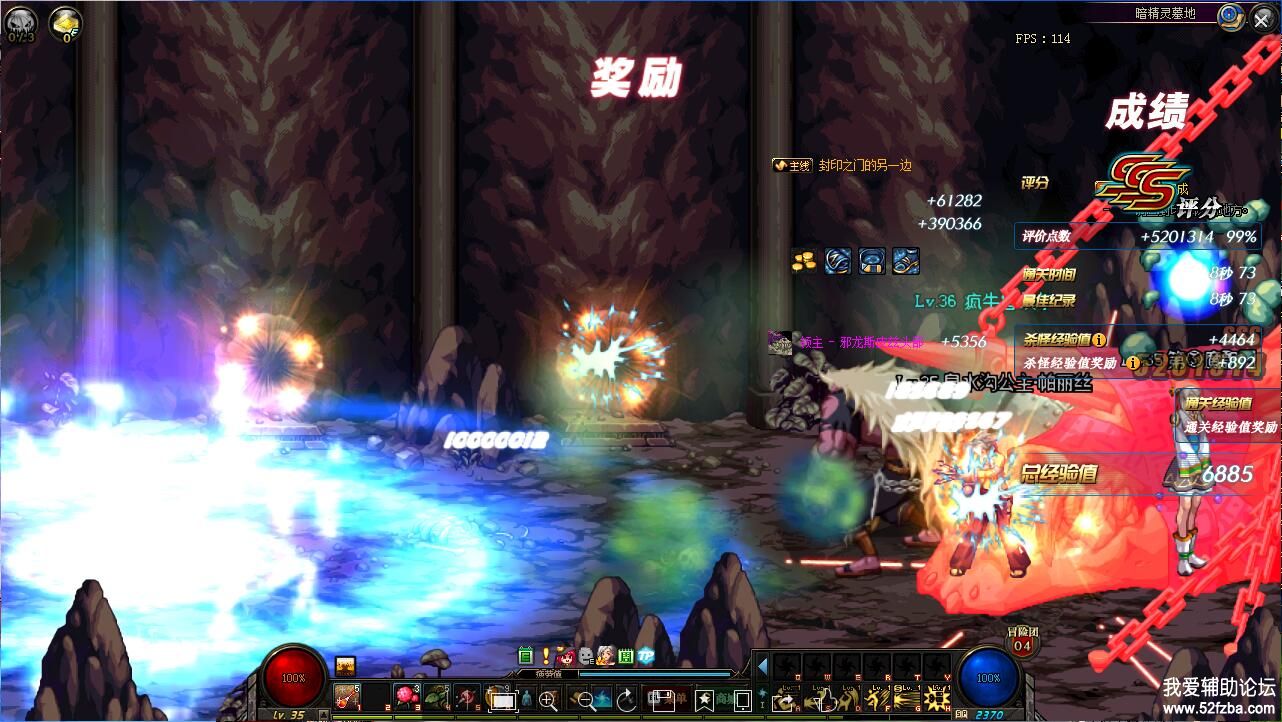Click the round compass icon beside the dungeon name
The image size is (1282, 722).
click(1232, 16)
